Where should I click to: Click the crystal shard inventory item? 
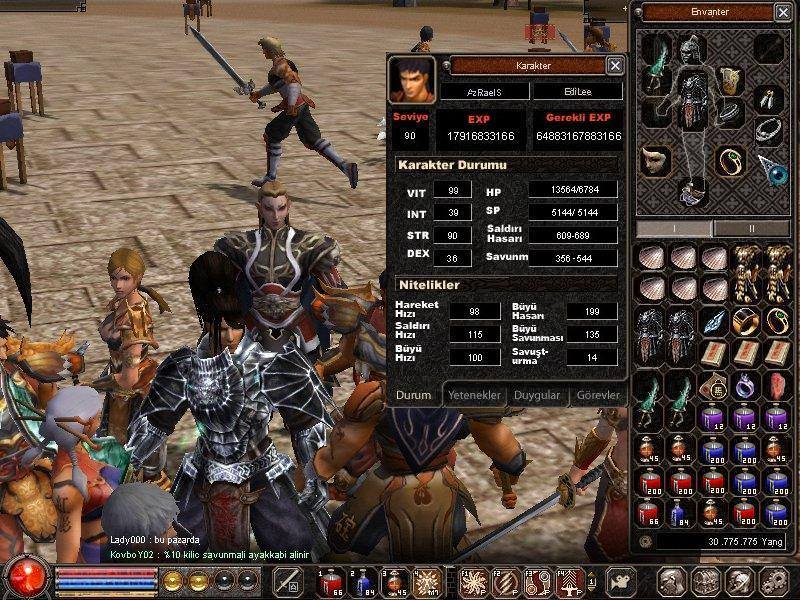713,322
